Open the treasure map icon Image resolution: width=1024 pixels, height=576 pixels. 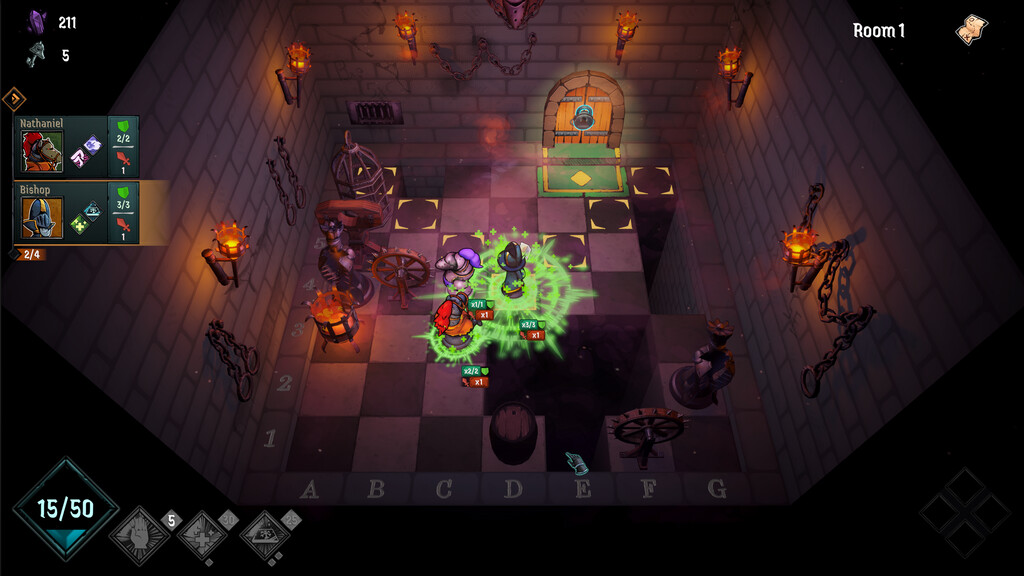(971, 30)
